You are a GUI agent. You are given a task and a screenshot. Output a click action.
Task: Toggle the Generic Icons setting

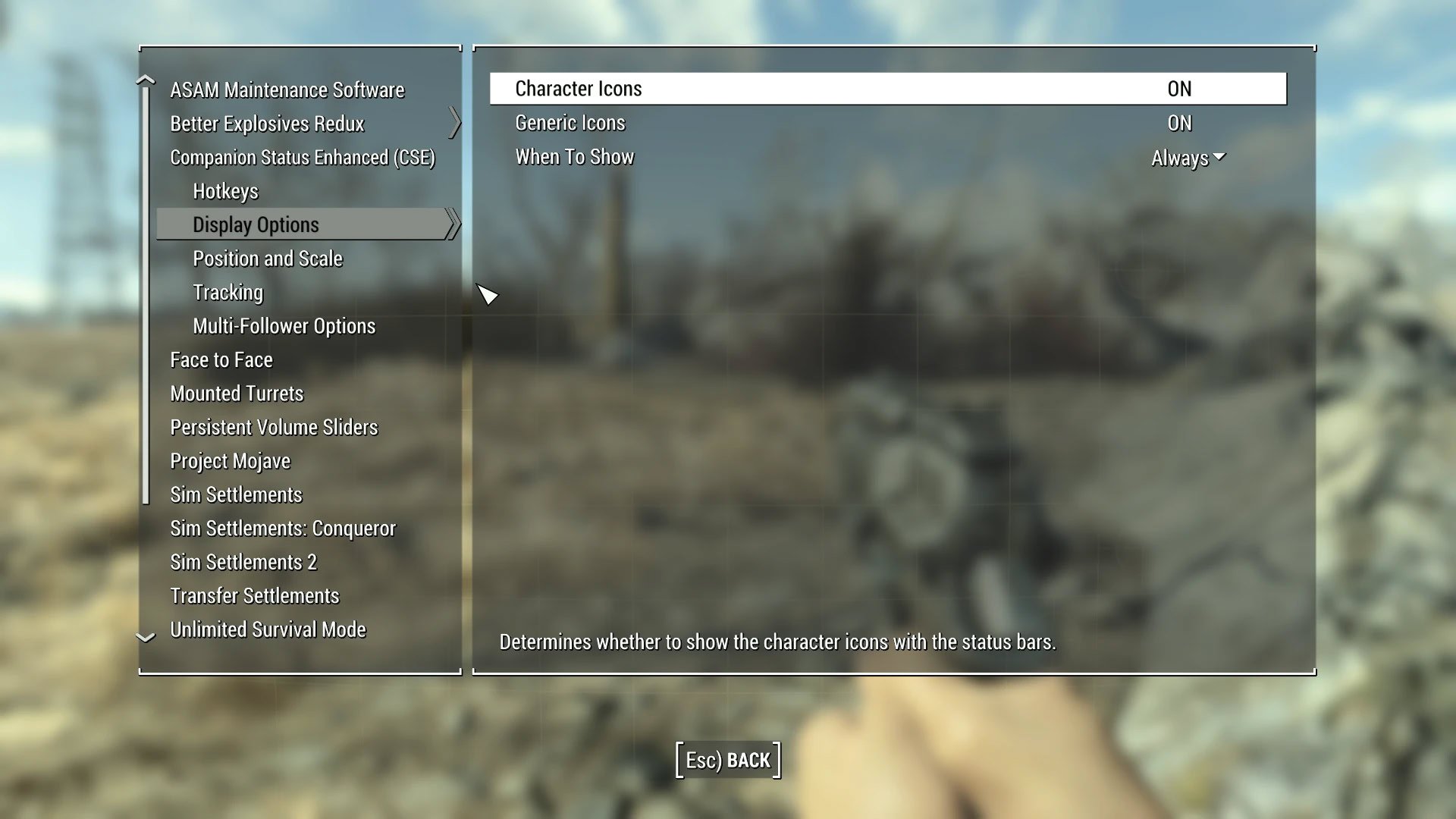(1178, 123)
